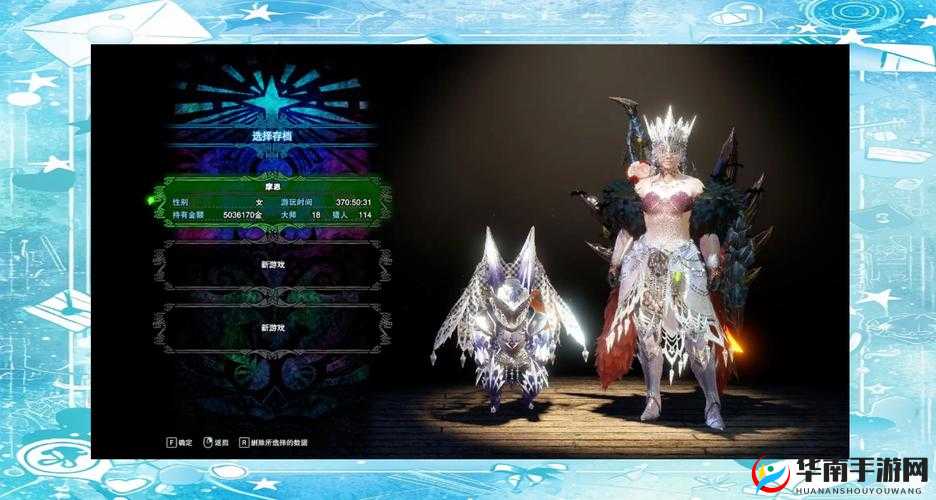Select the 摩恩 save file slot
The image size is (936, 500).
point(271,200)
